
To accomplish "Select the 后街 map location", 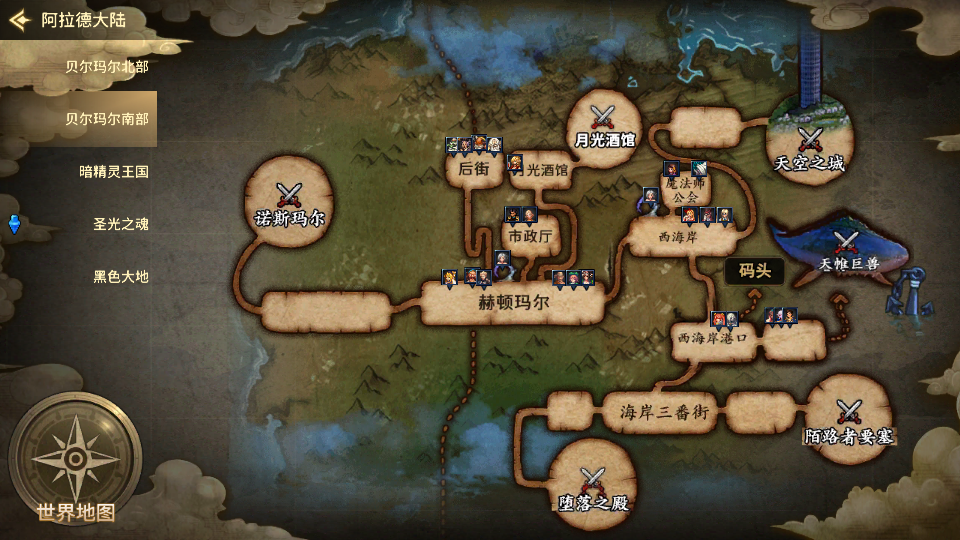I will (x=473, y=169).
